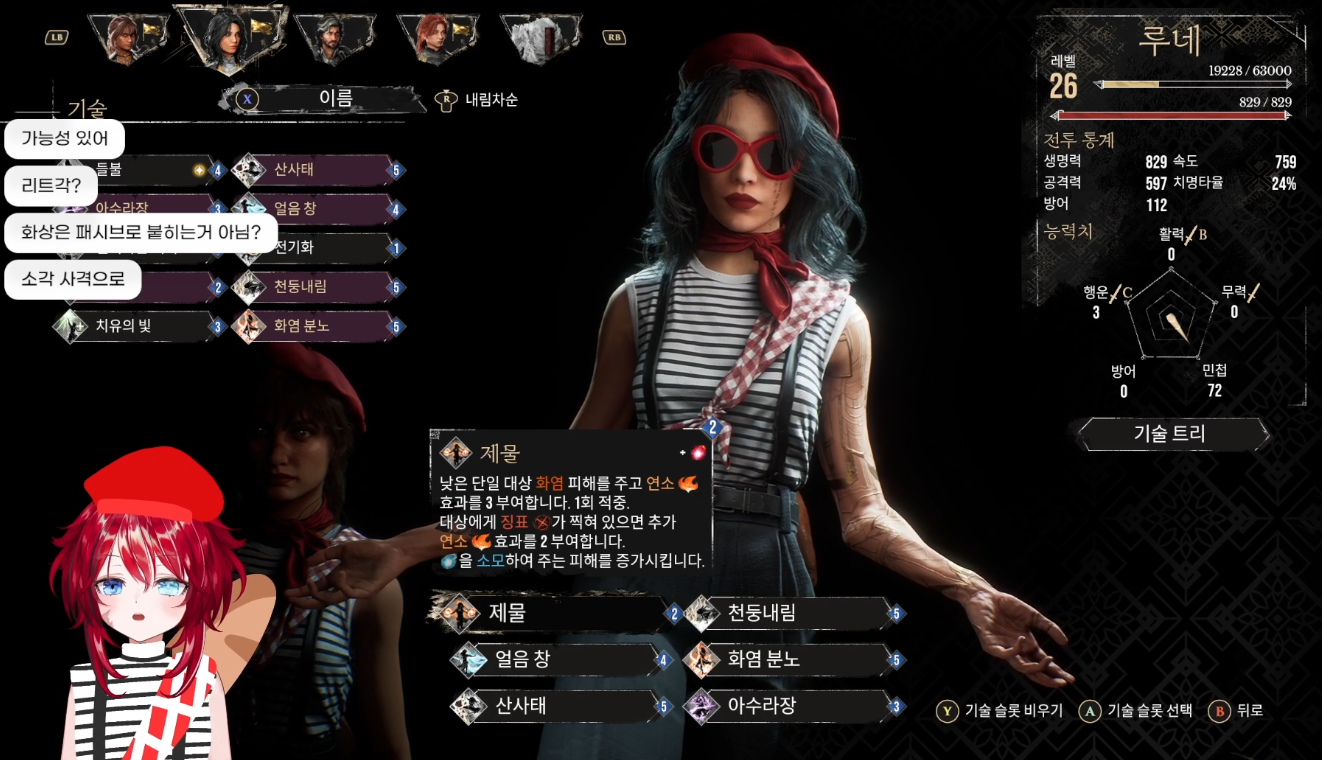Choose 얼음 창 in the top skill list
The width and height of the screenshot is (1322, 760).
(x=315, y=209)
